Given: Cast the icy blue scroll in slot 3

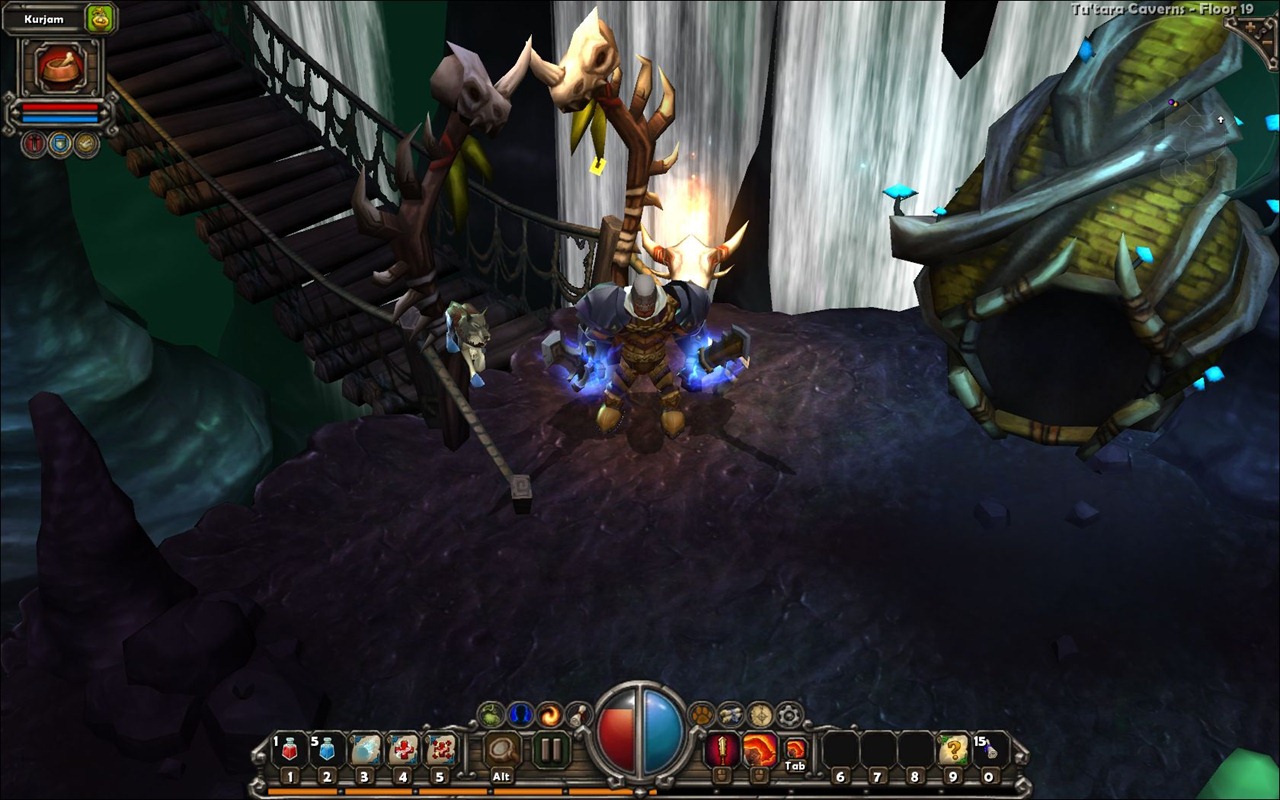Looking at the screenshot, I should pos(366,749).
